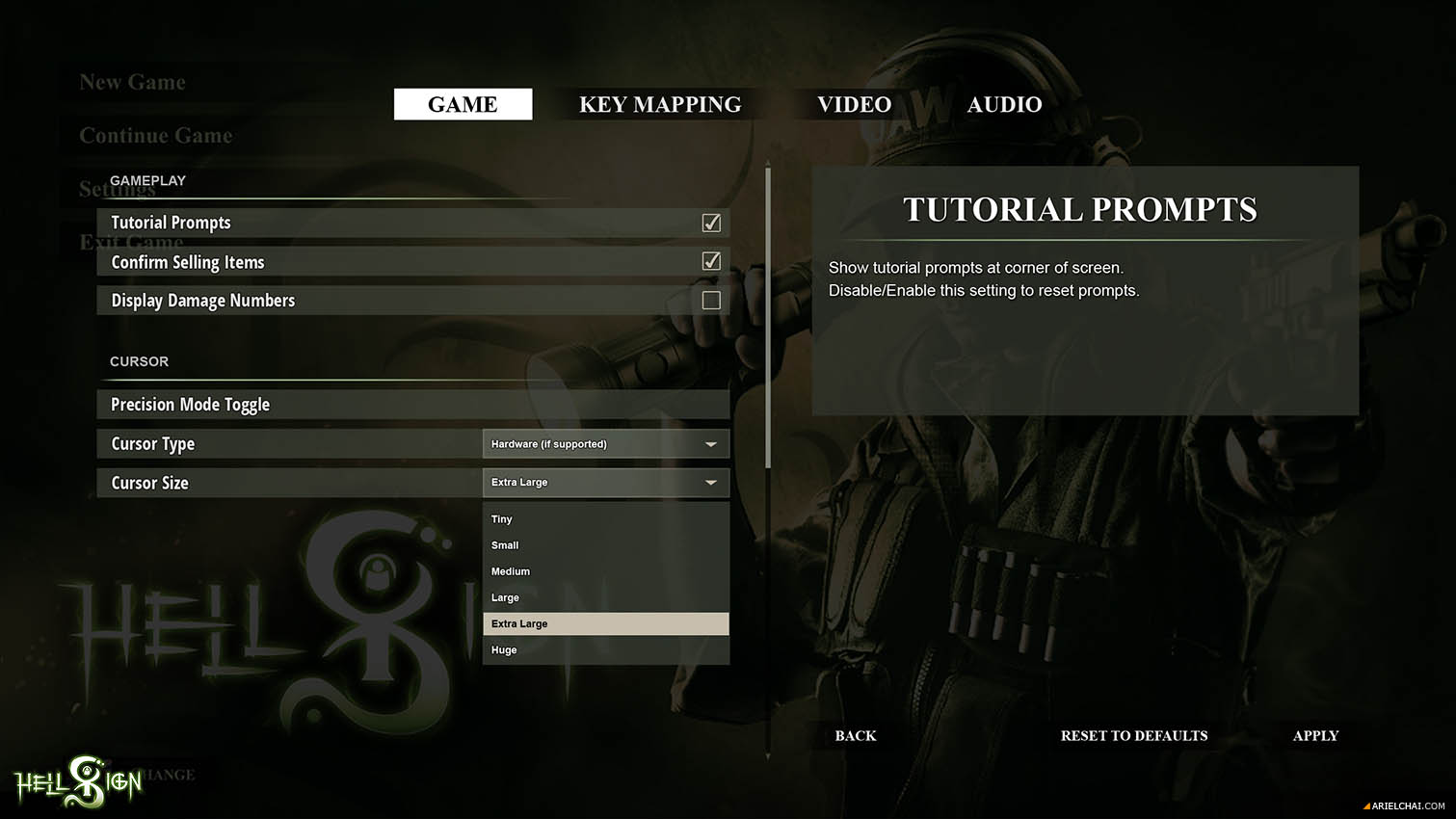
Task: Select the Audio tab
Action: pyautogui.click(x=1004, y=104)
